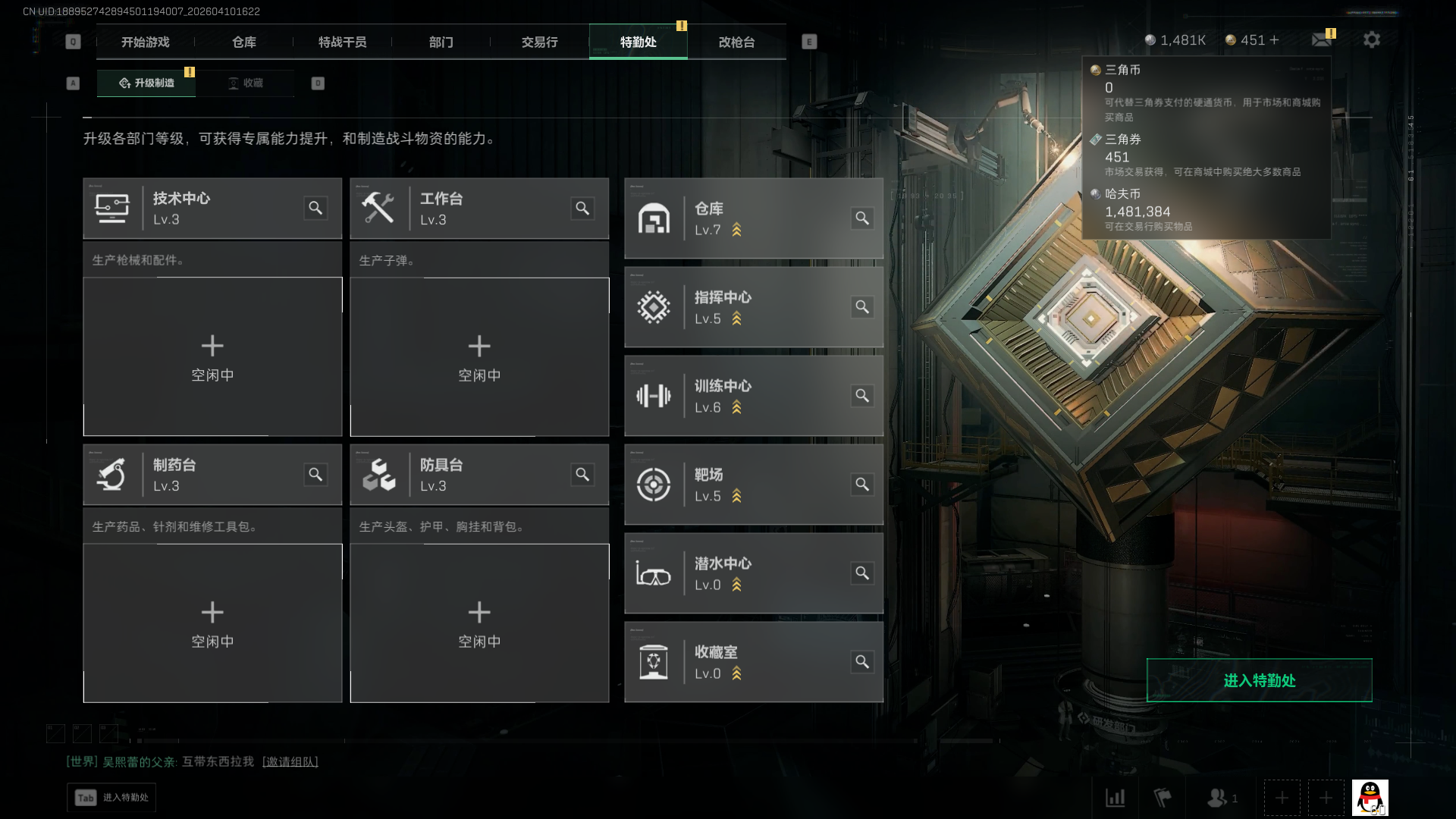The image size is (1456, 819).
Task: Show the 收藏 sub-tab
Action: pyautogui.click(x=245, y=83)
